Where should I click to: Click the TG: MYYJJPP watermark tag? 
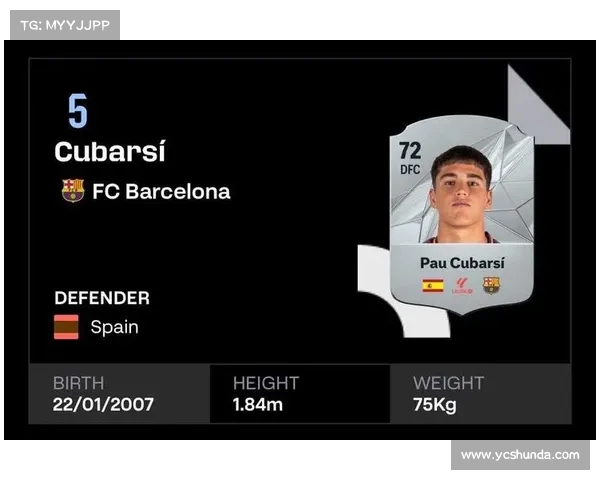pyautogui.click(x=65, y=25)
